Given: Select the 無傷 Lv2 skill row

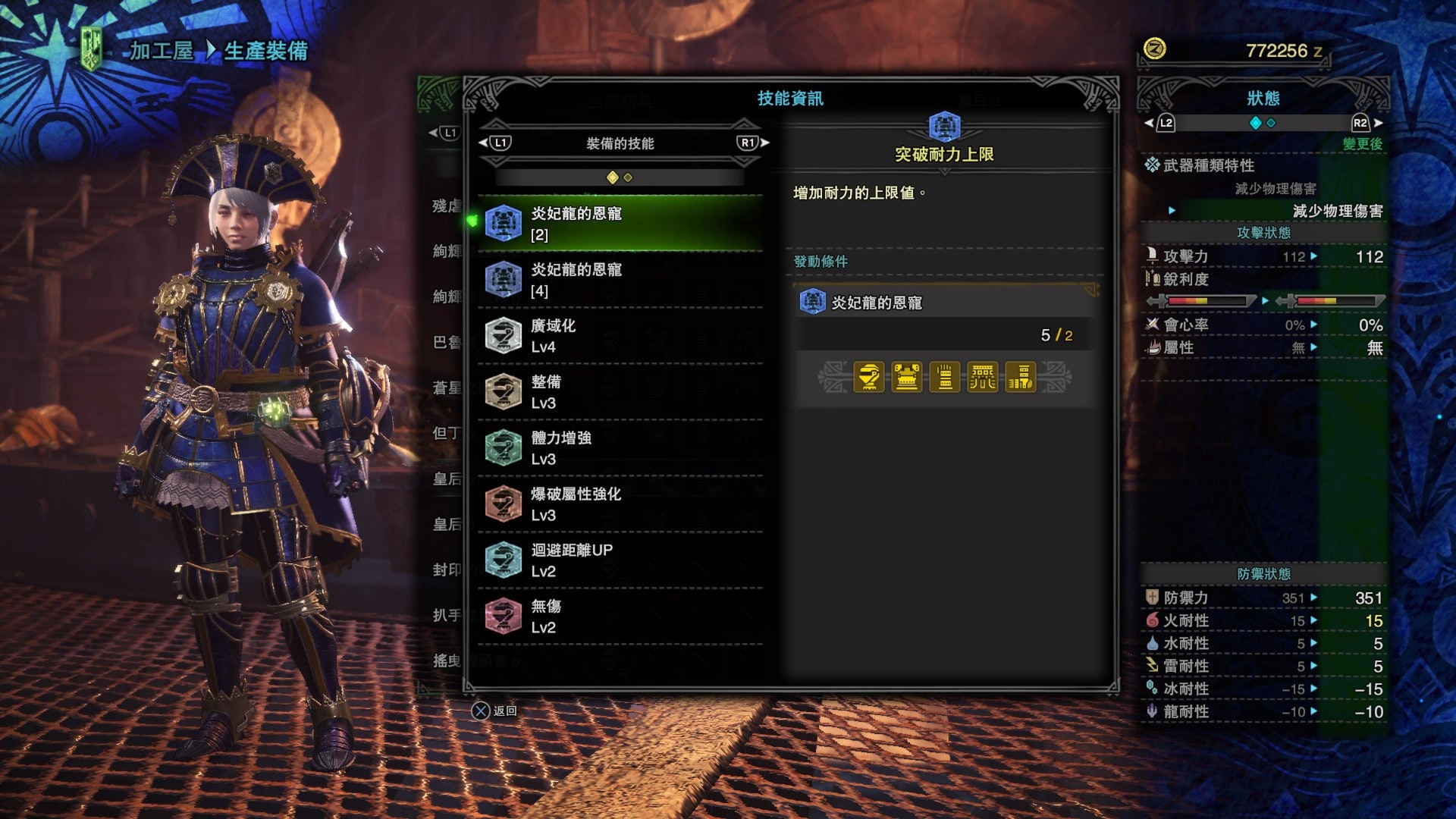Looking at the screenshot, I should tap(620, 617).
